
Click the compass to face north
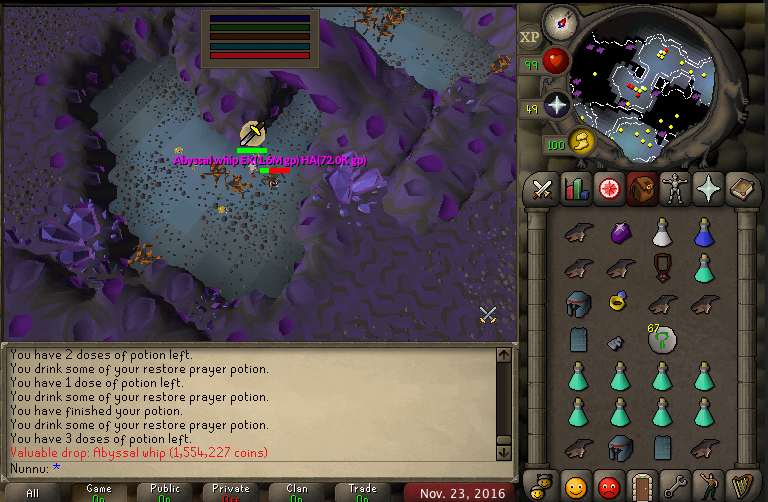click(x=559, y=22)
